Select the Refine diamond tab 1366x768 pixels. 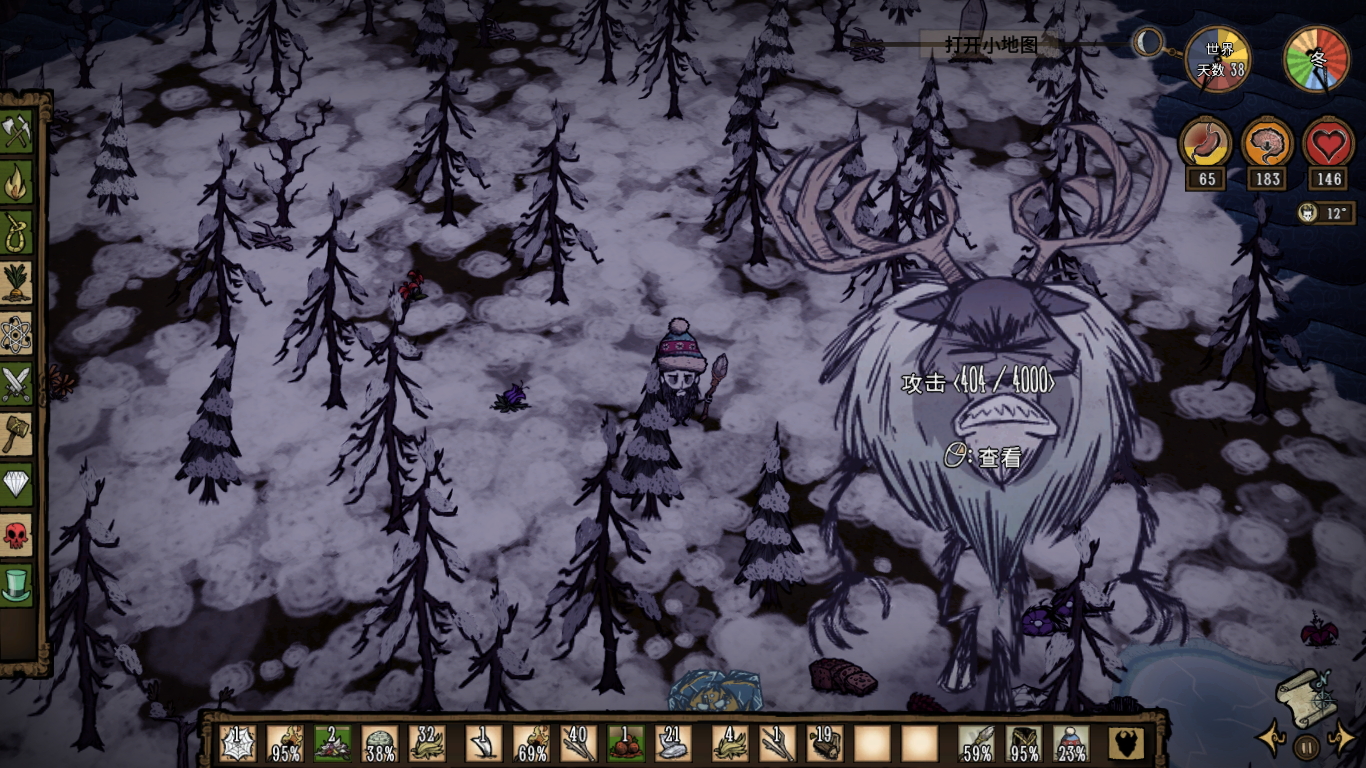click(17, 484)
